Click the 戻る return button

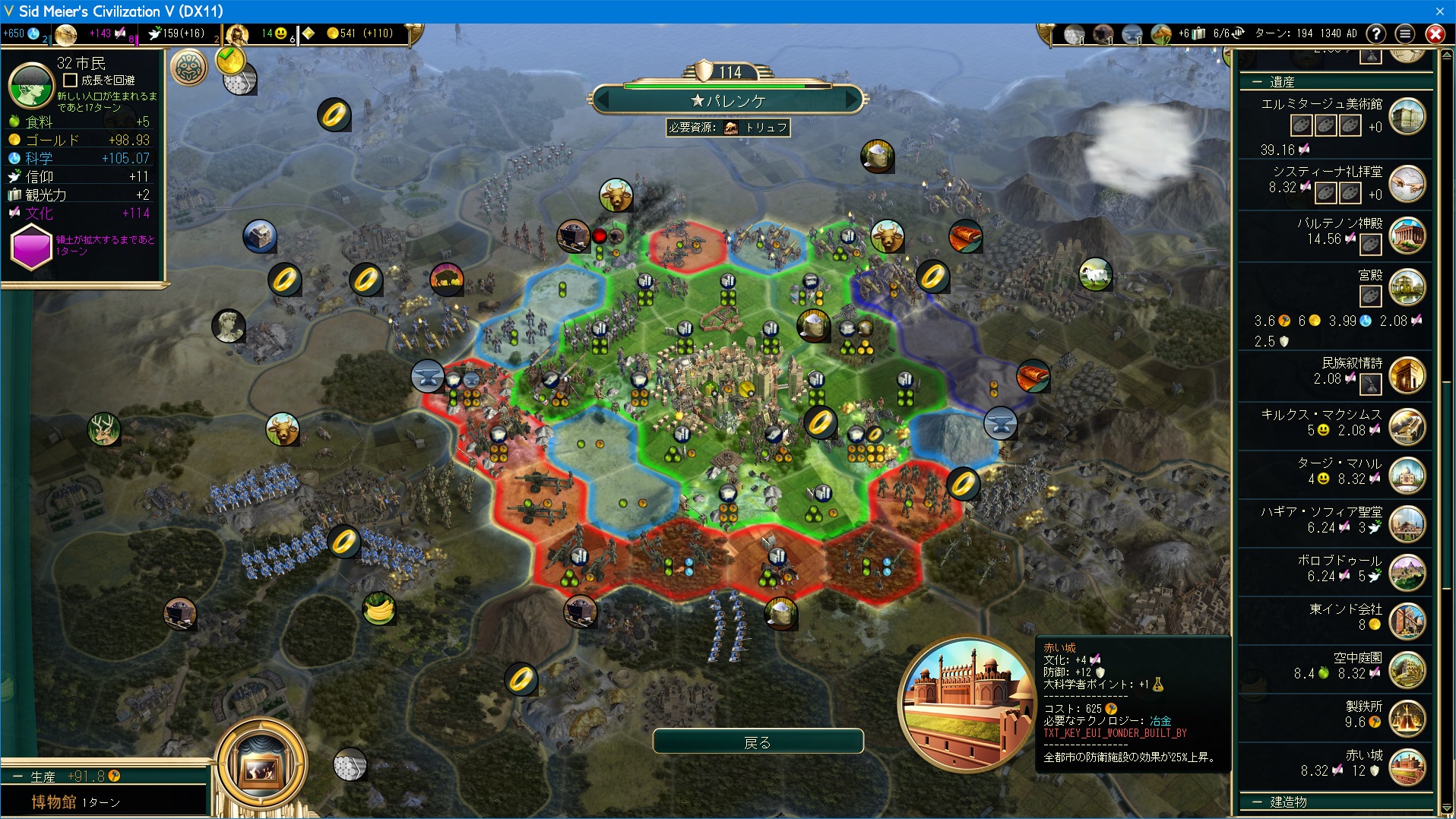[x=758, y=742]
